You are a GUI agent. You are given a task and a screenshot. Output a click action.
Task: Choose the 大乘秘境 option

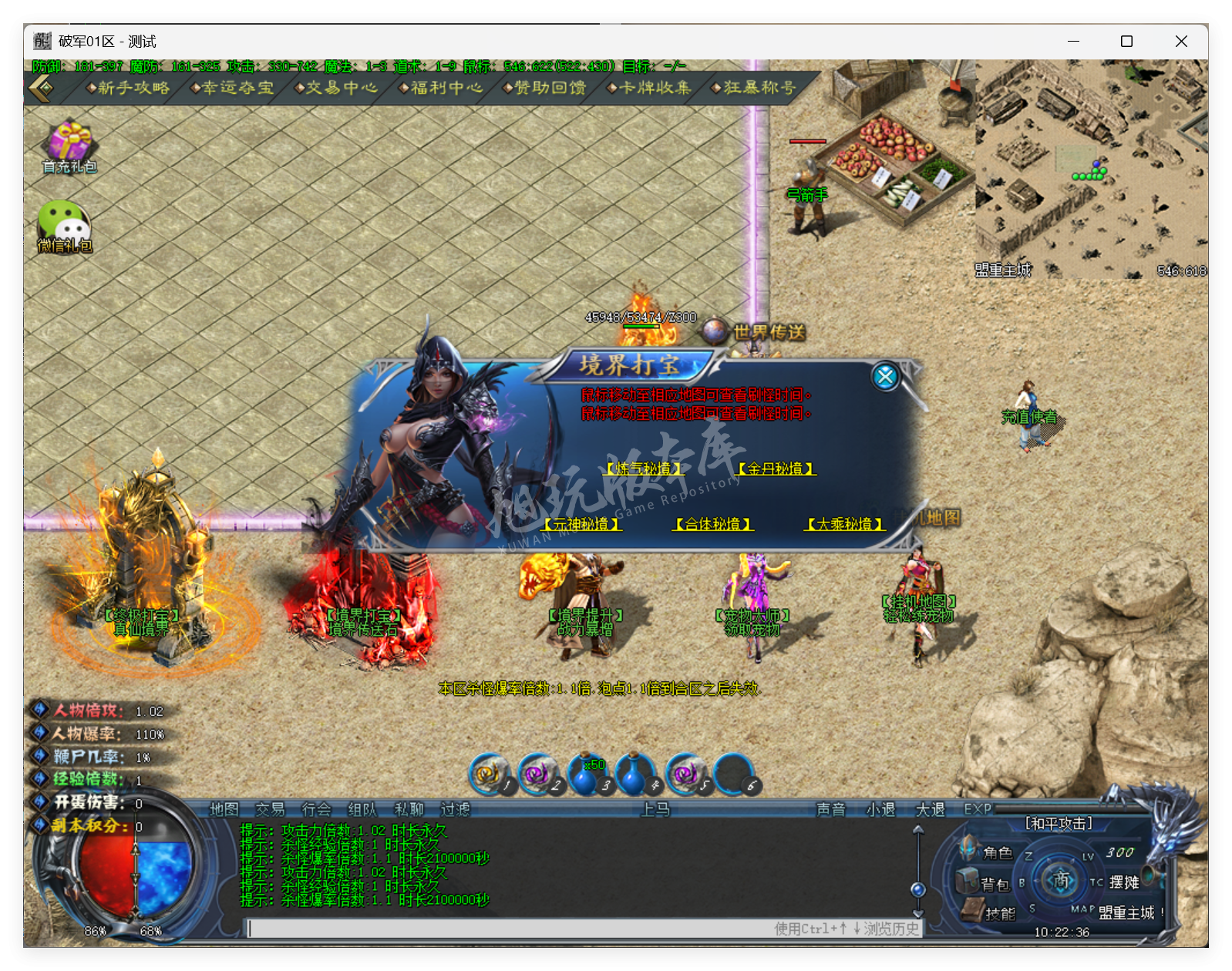pyautogui.click(x=845, y=524)
